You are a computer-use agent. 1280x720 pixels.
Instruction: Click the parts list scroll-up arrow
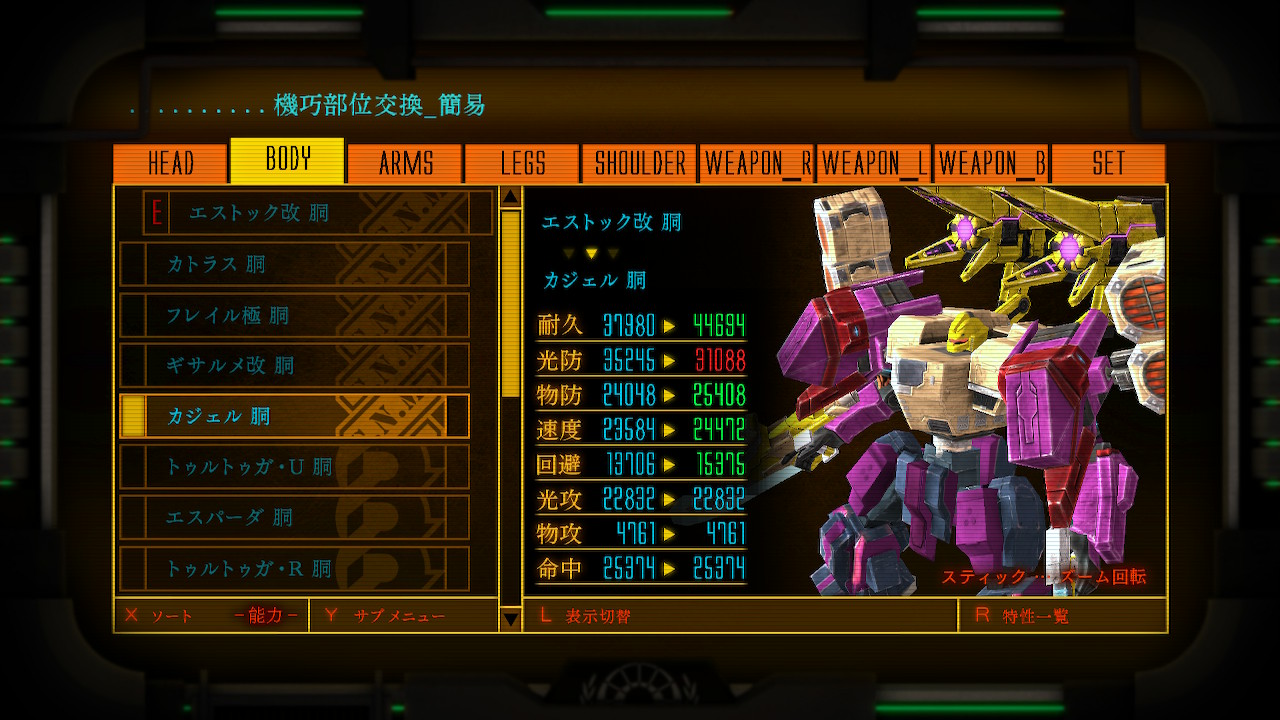510,196
